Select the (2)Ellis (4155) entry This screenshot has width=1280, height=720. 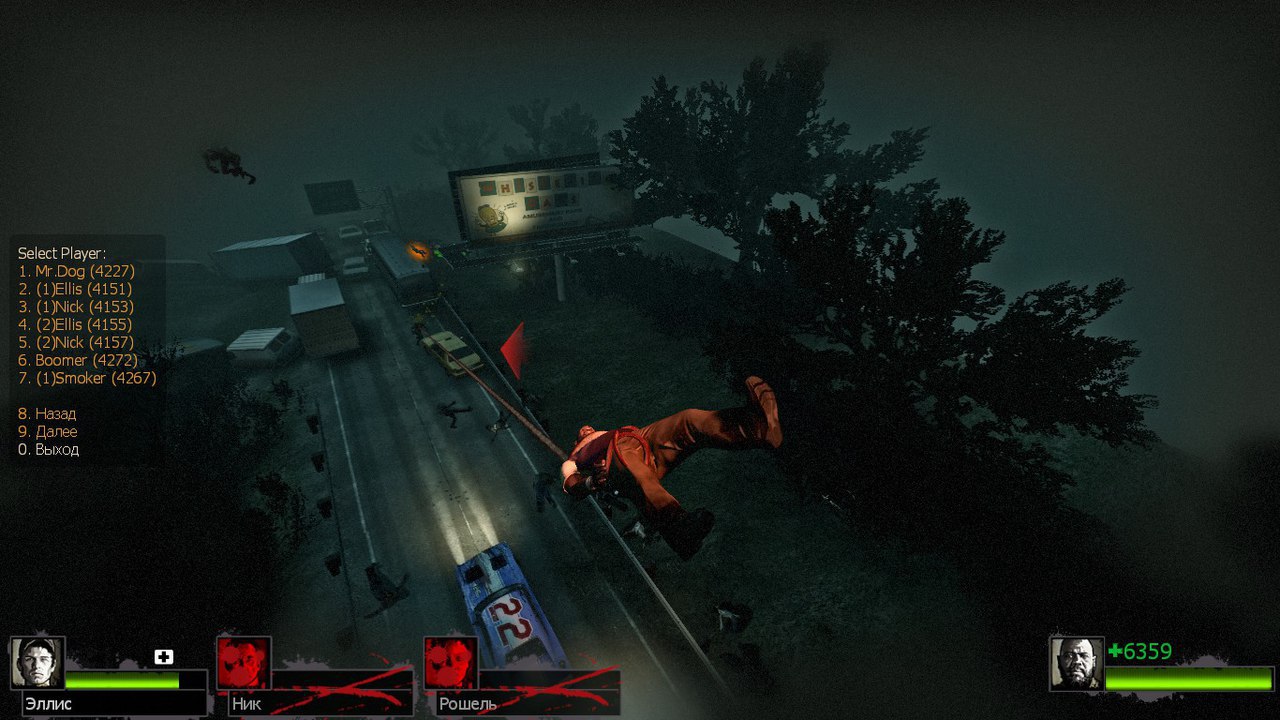pyautogui.click(x=76, y=325)
